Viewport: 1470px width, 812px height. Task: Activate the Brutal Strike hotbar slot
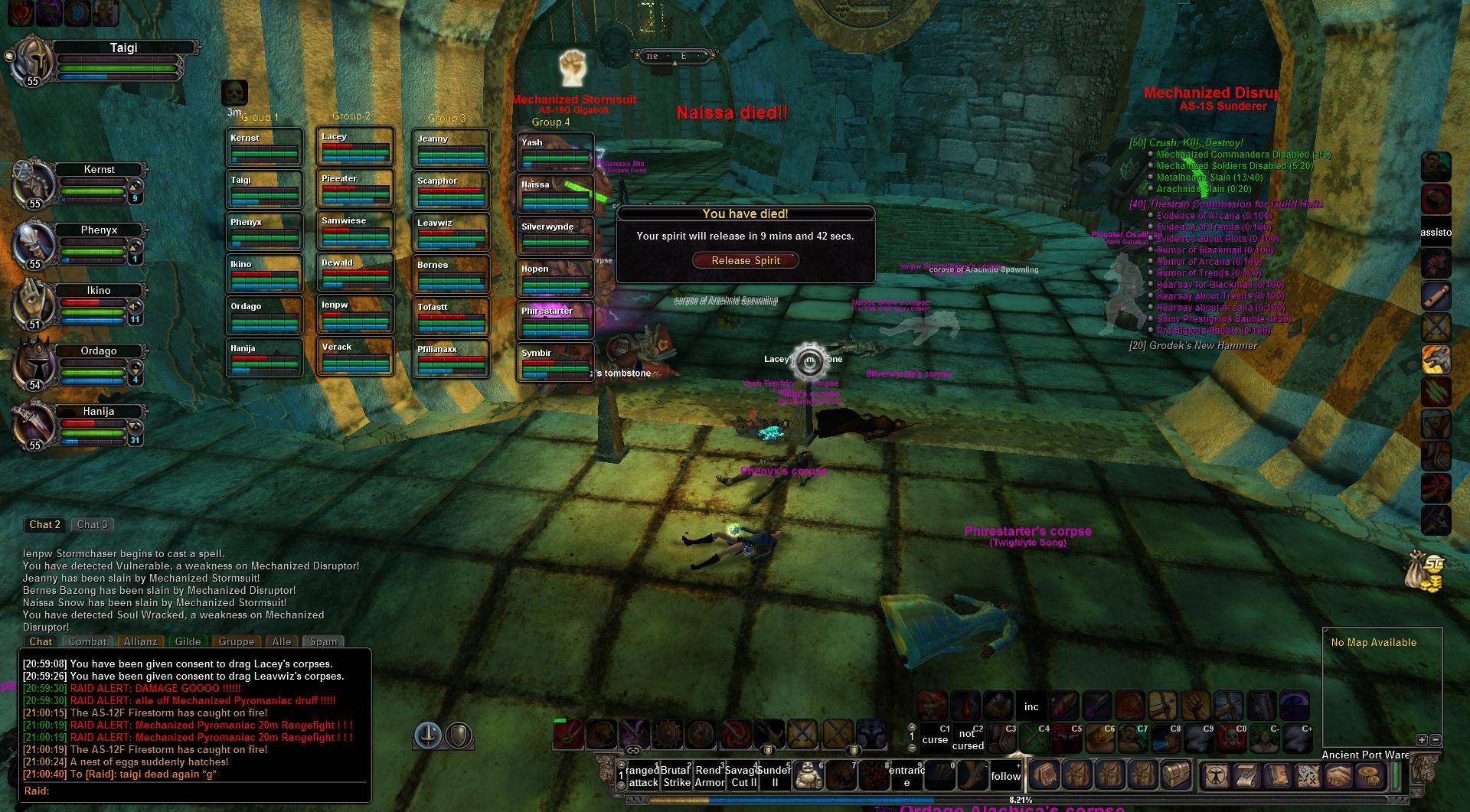[677, 776]
